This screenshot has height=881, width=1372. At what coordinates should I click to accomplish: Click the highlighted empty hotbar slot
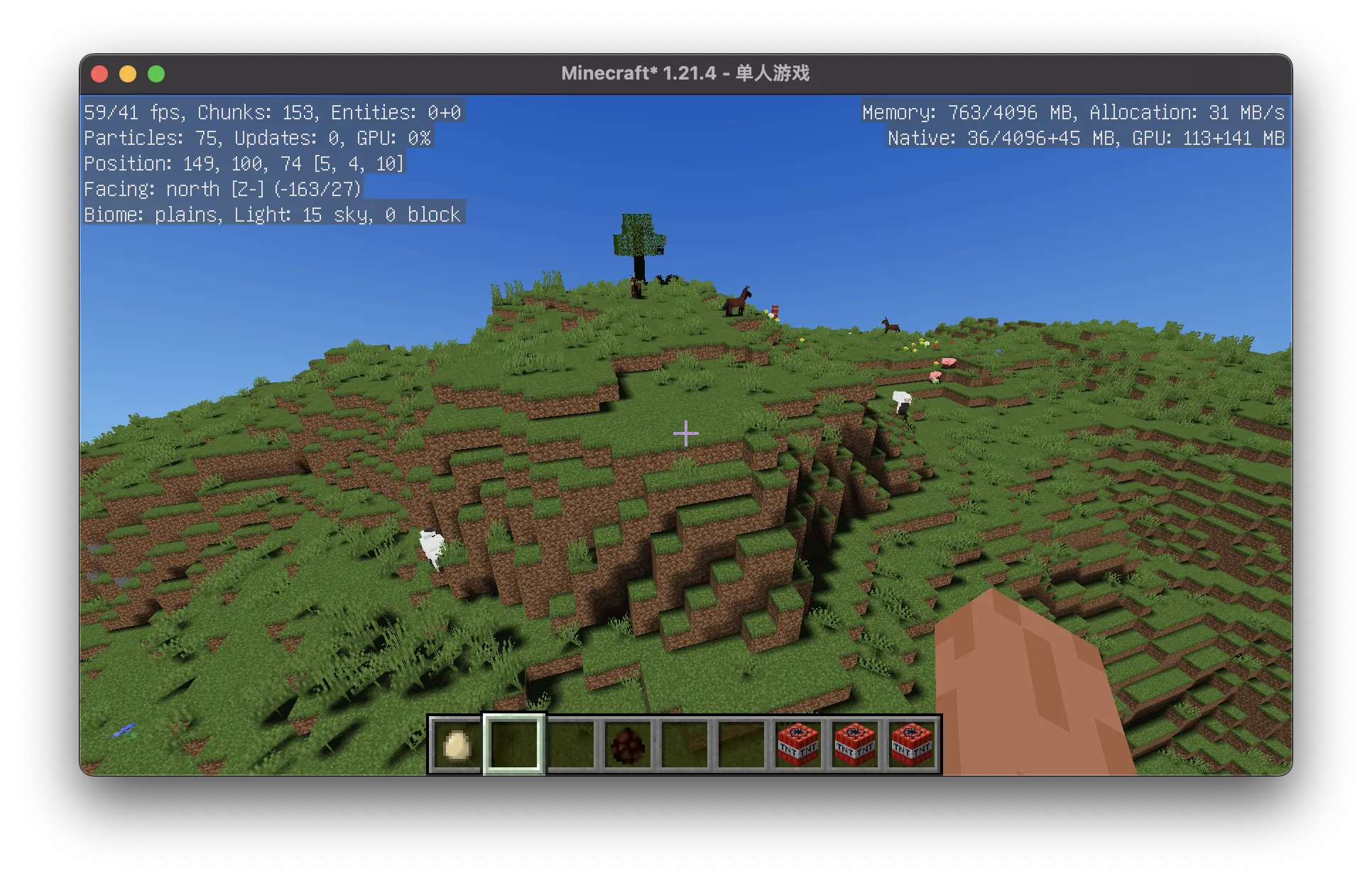point(513,745)
